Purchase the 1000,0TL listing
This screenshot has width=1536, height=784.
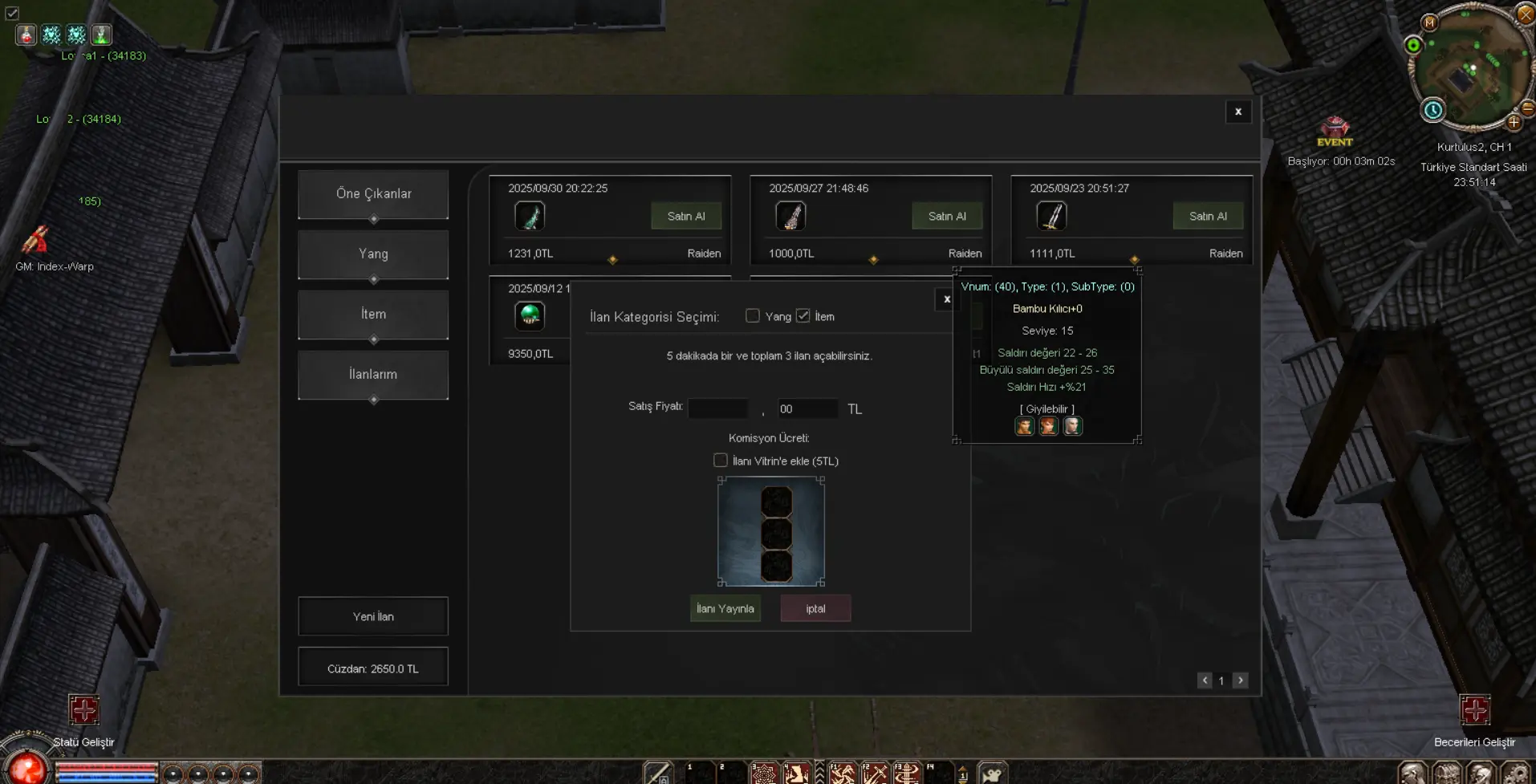point(947,217)
